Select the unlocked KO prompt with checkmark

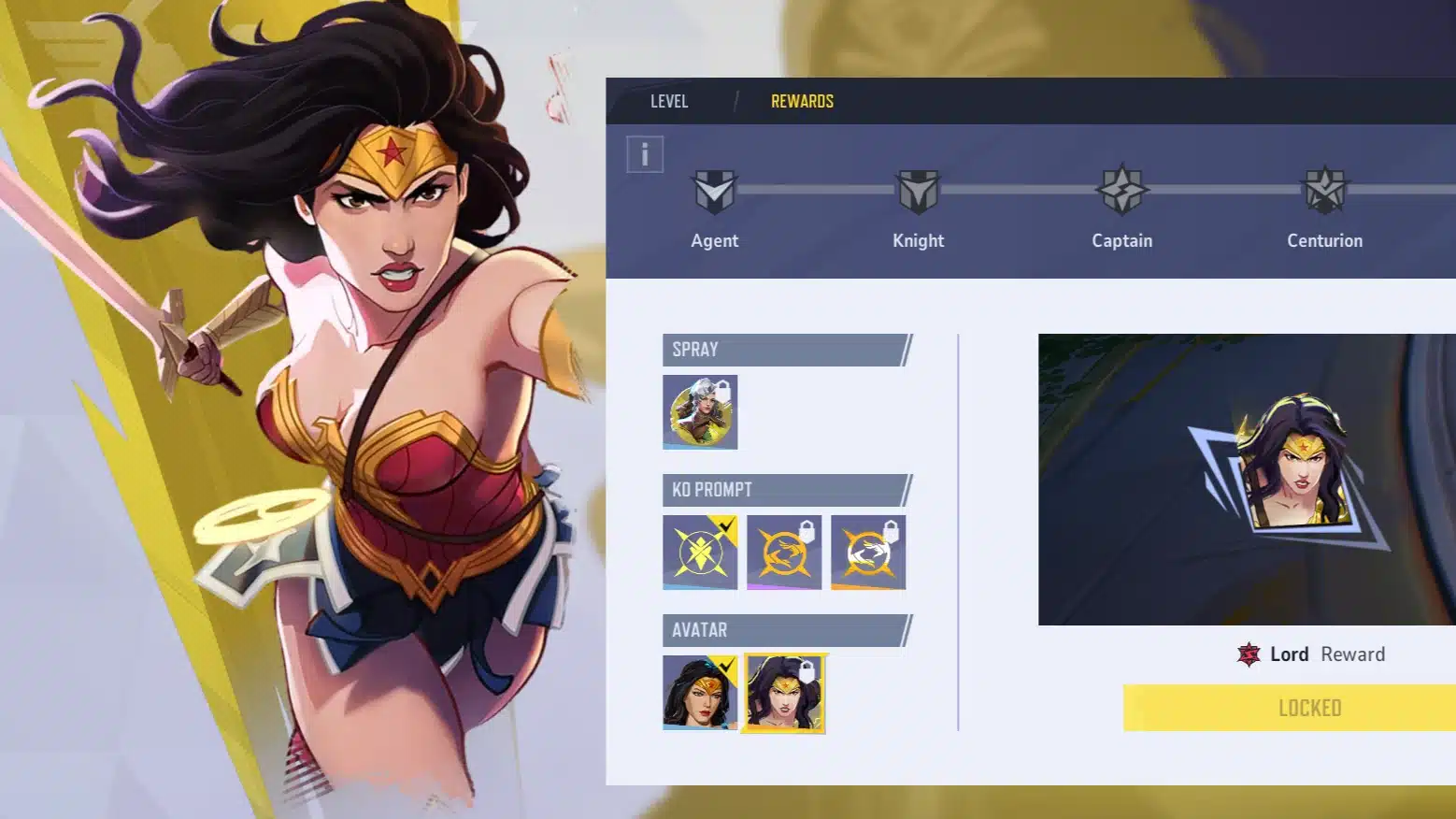click(x=700, y=552)
